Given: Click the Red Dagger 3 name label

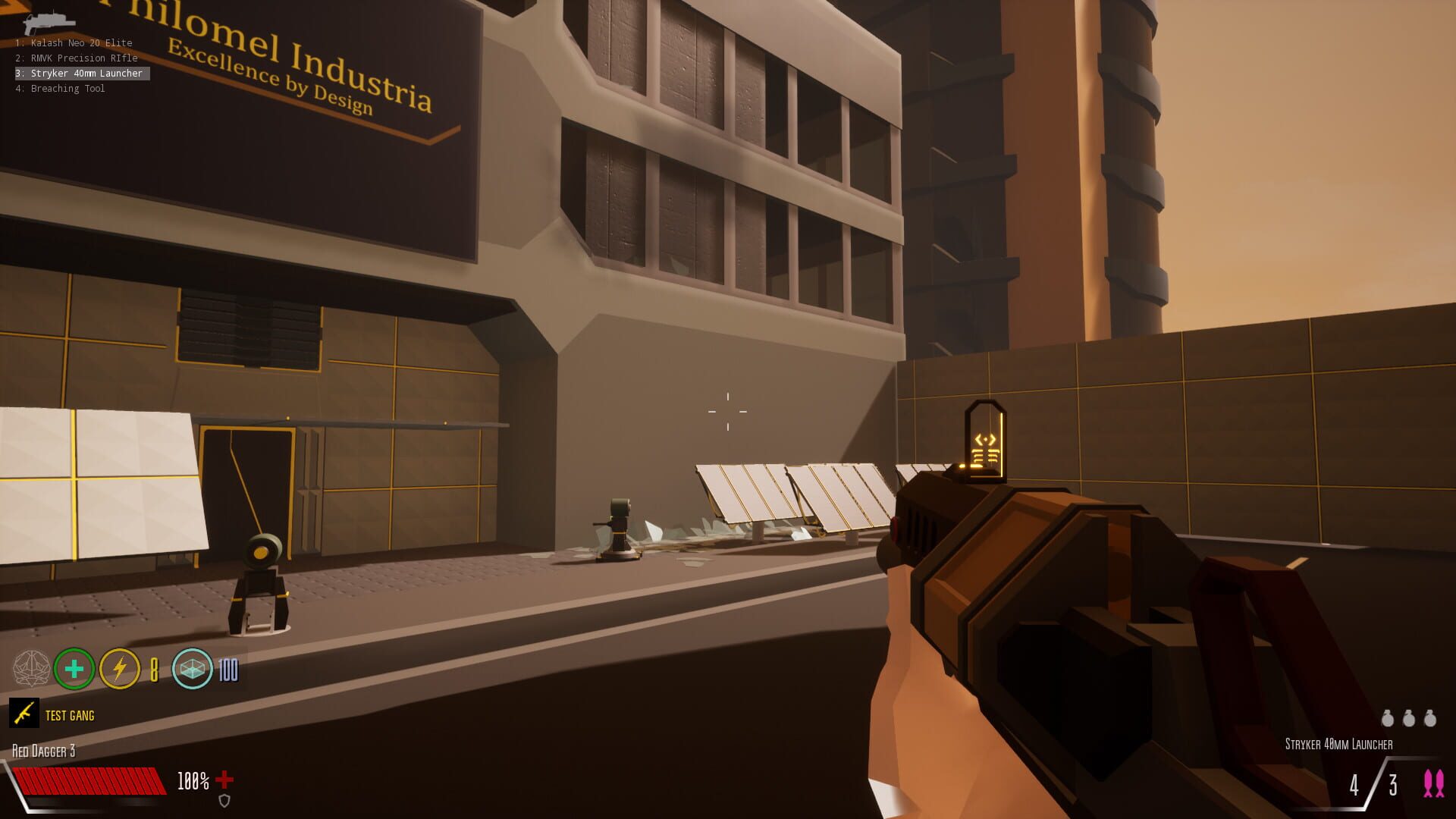Looking at the screenshot, I should [43, 751].
